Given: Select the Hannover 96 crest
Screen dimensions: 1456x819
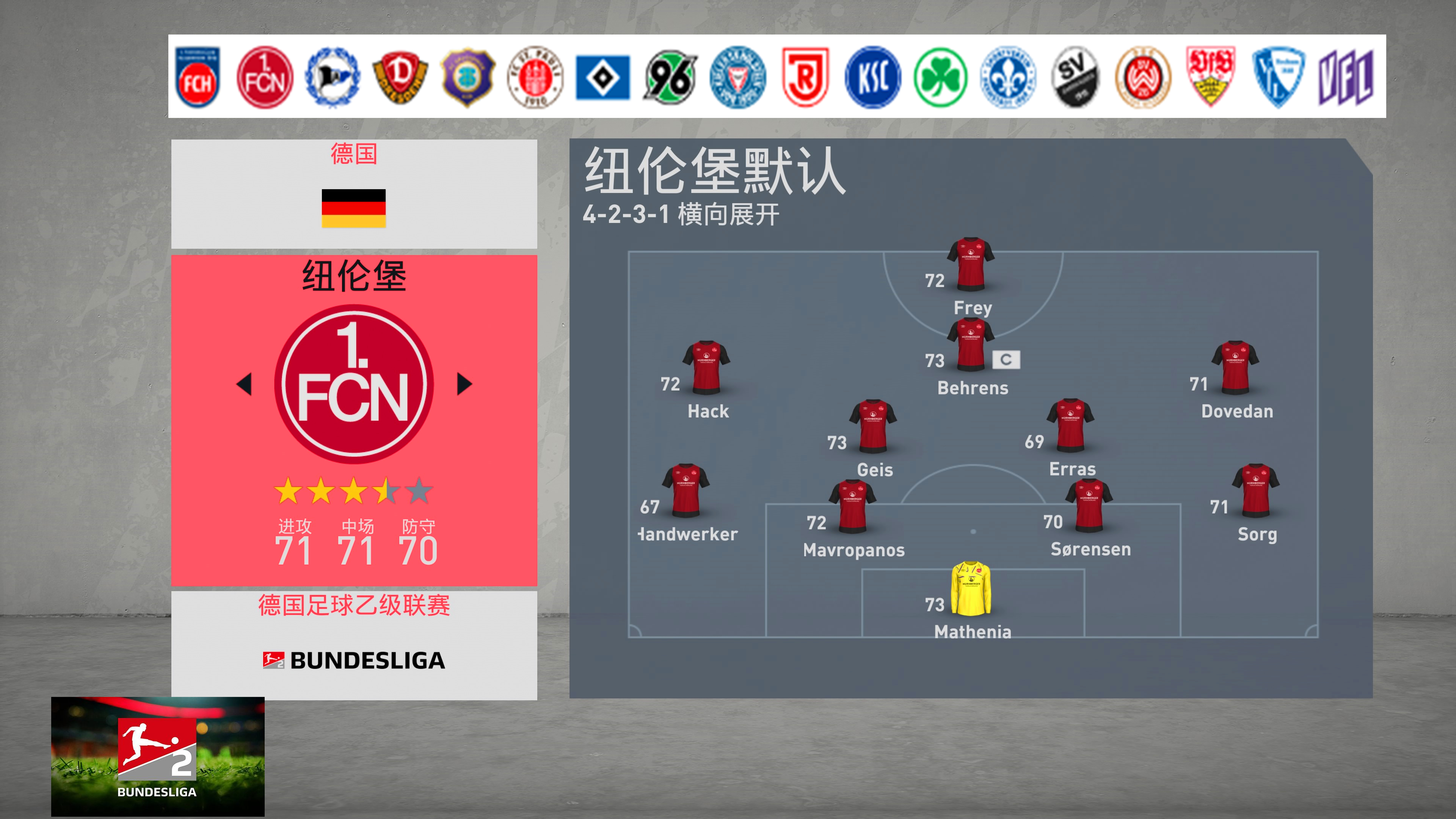Looking at the screenshot, I should point(670,77).
